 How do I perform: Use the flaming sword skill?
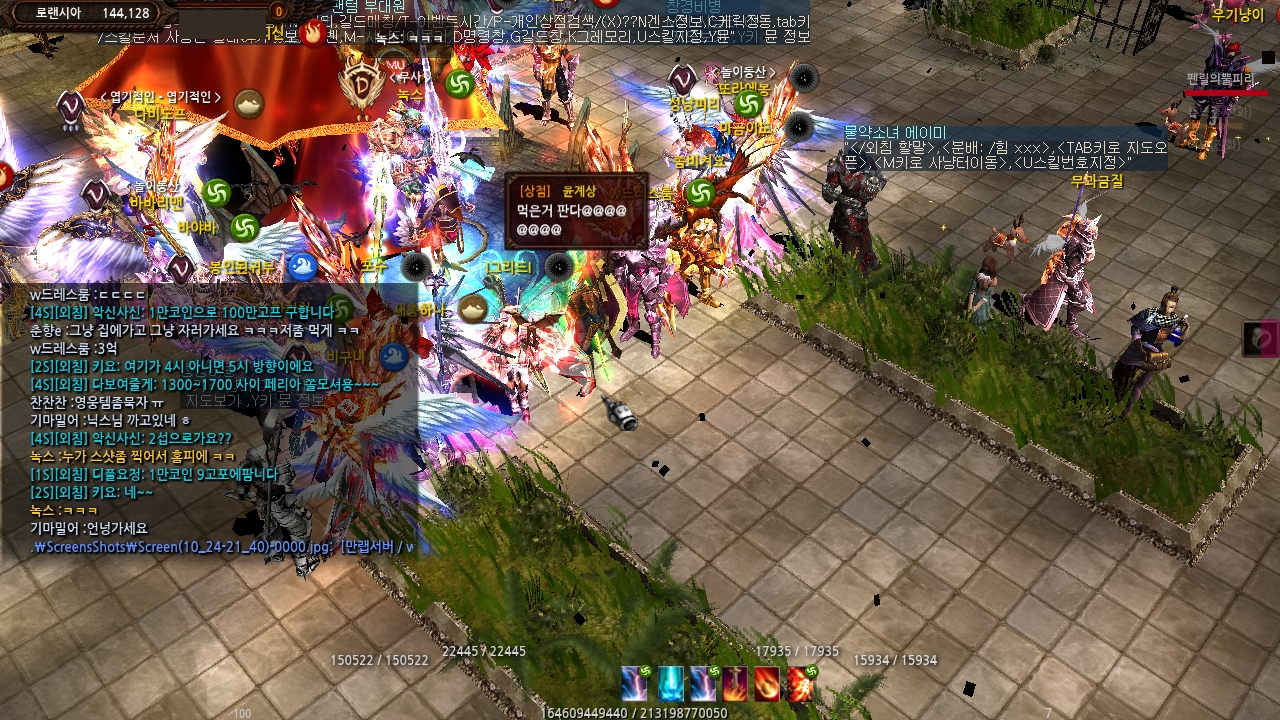coord(735,683)
